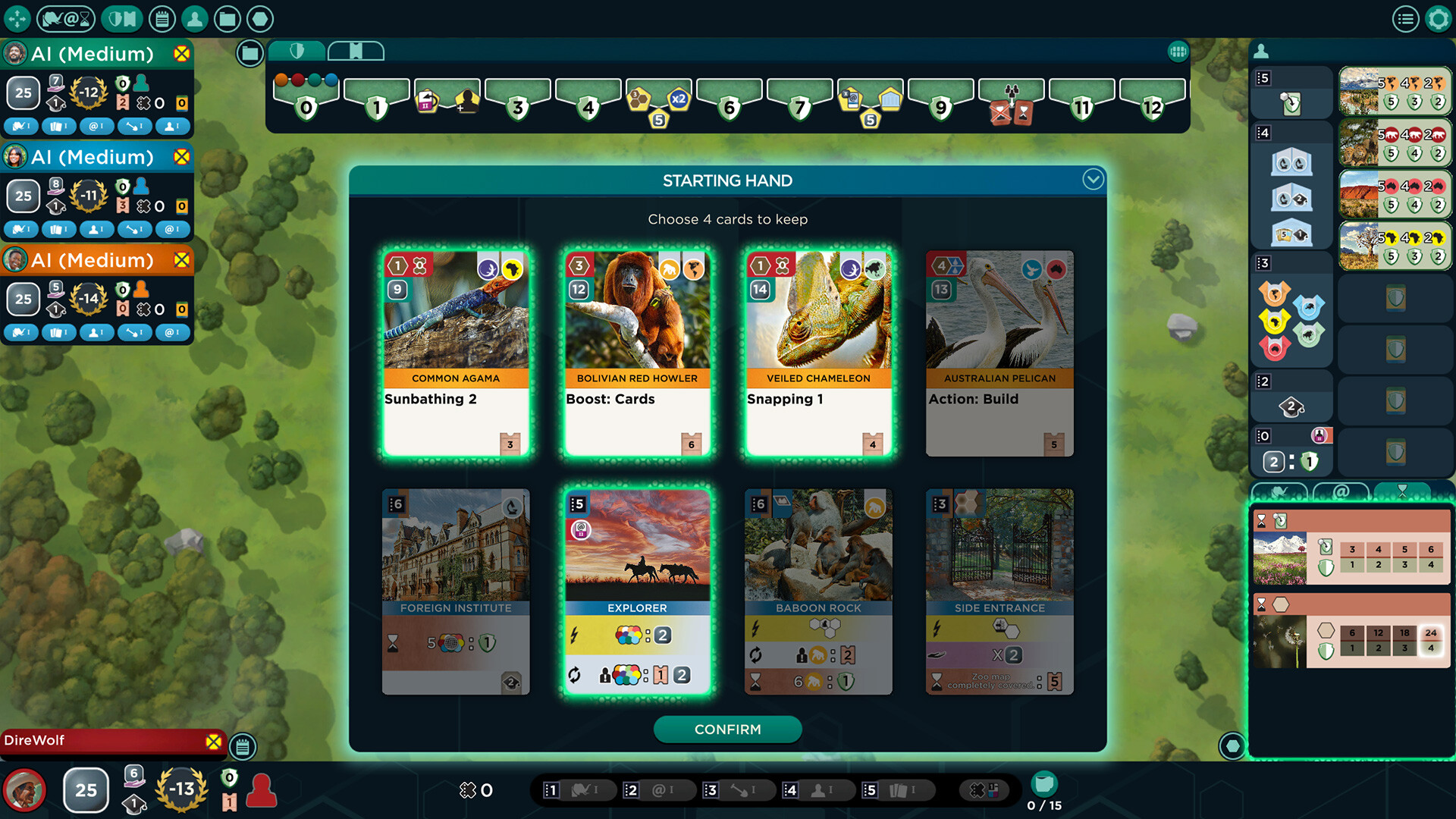Open the notepad game log icon

162,19
